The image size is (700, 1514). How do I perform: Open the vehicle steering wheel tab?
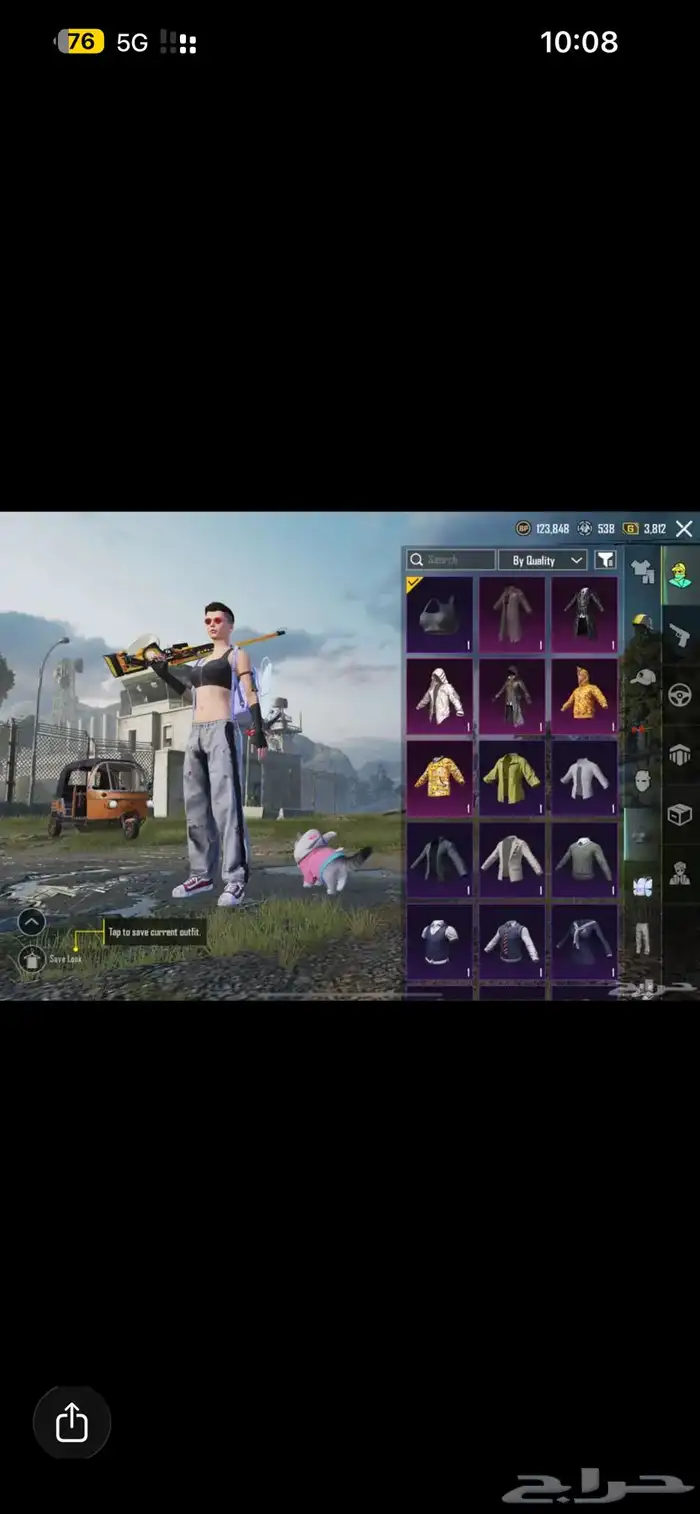[x=681, y=694]
